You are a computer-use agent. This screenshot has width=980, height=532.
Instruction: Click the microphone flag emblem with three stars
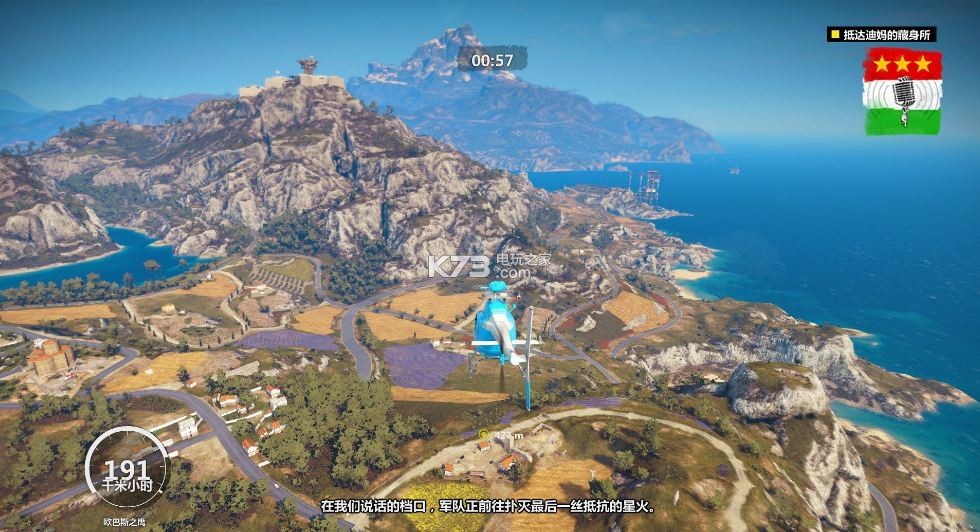tap(903, 91)
